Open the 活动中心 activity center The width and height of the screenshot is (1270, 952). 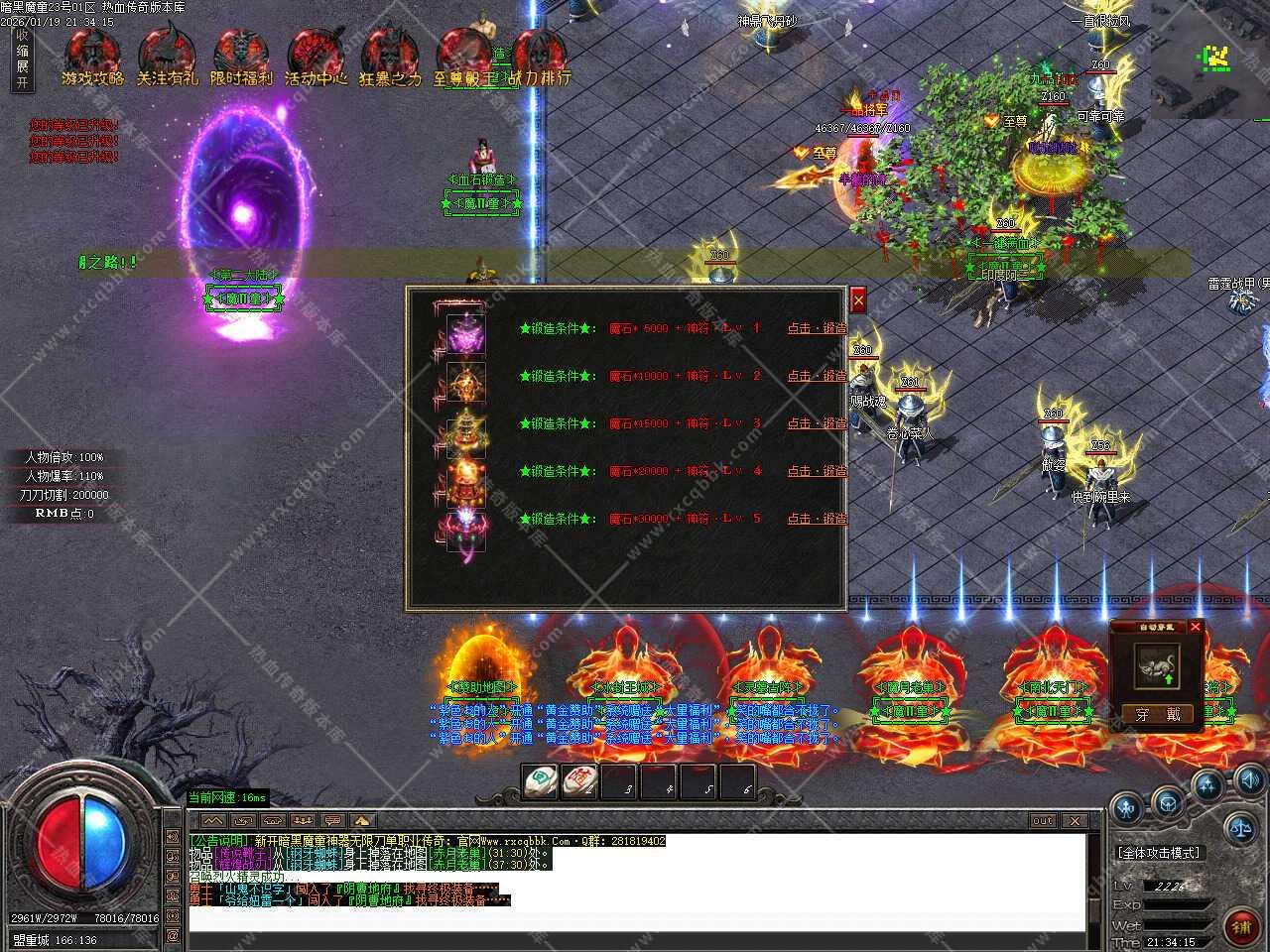click(x=316, y=58)
